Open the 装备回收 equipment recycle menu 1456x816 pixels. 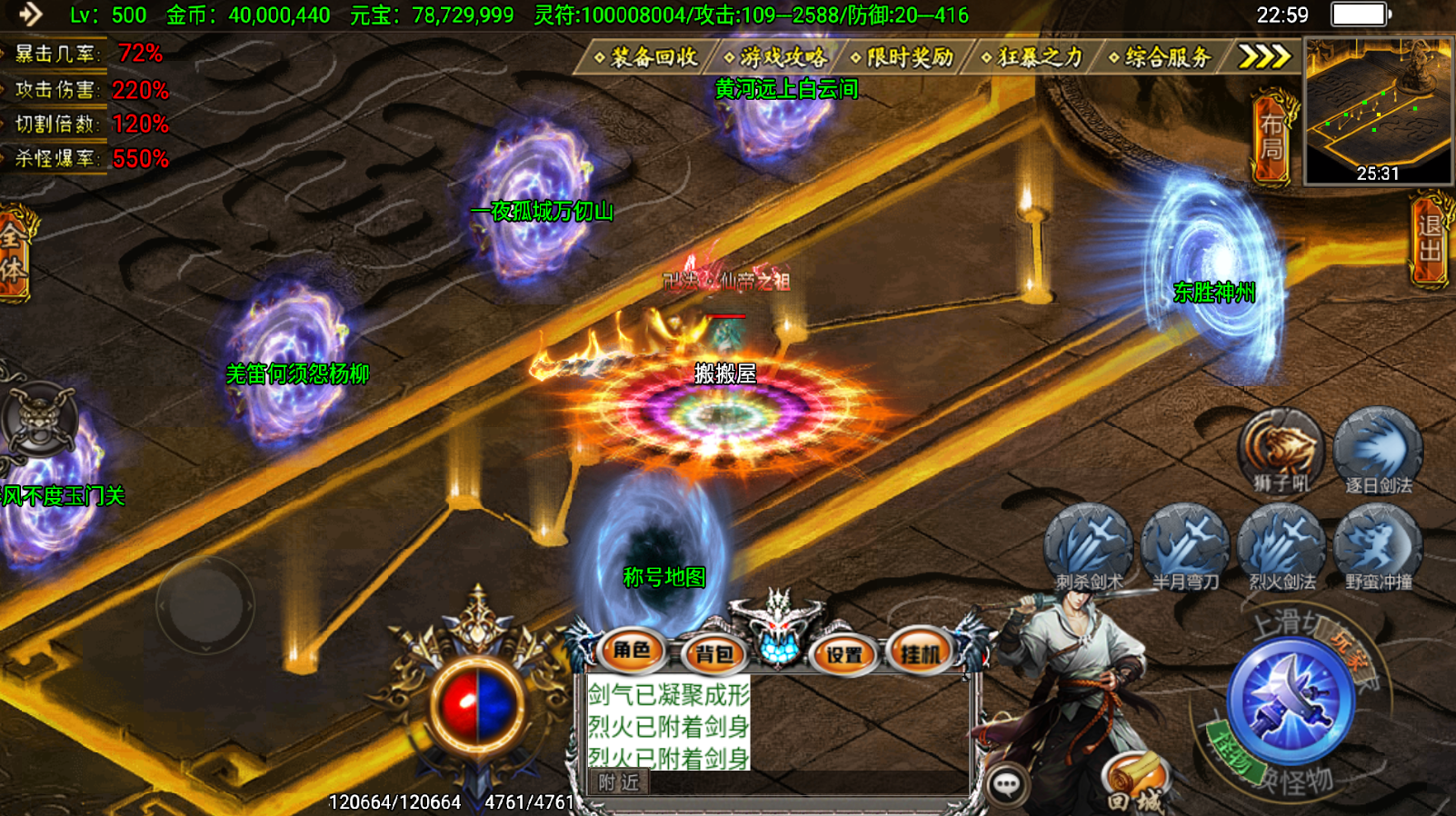(x=647, y=57)
